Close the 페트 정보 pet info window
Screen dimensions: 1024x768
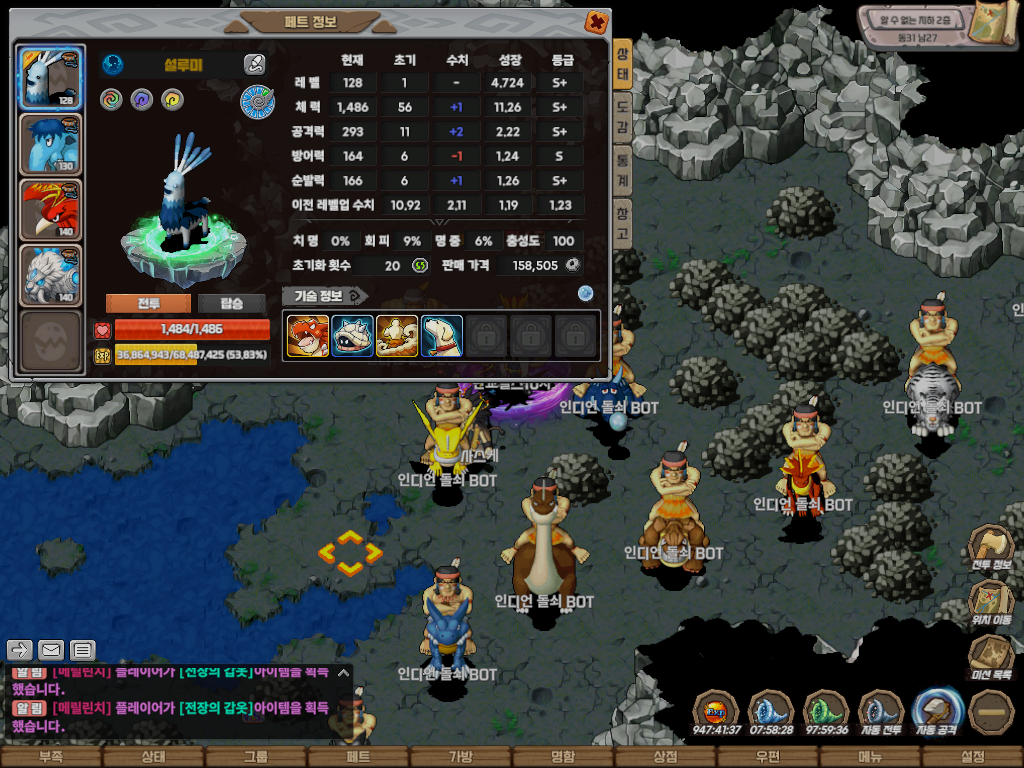[595, 22]
